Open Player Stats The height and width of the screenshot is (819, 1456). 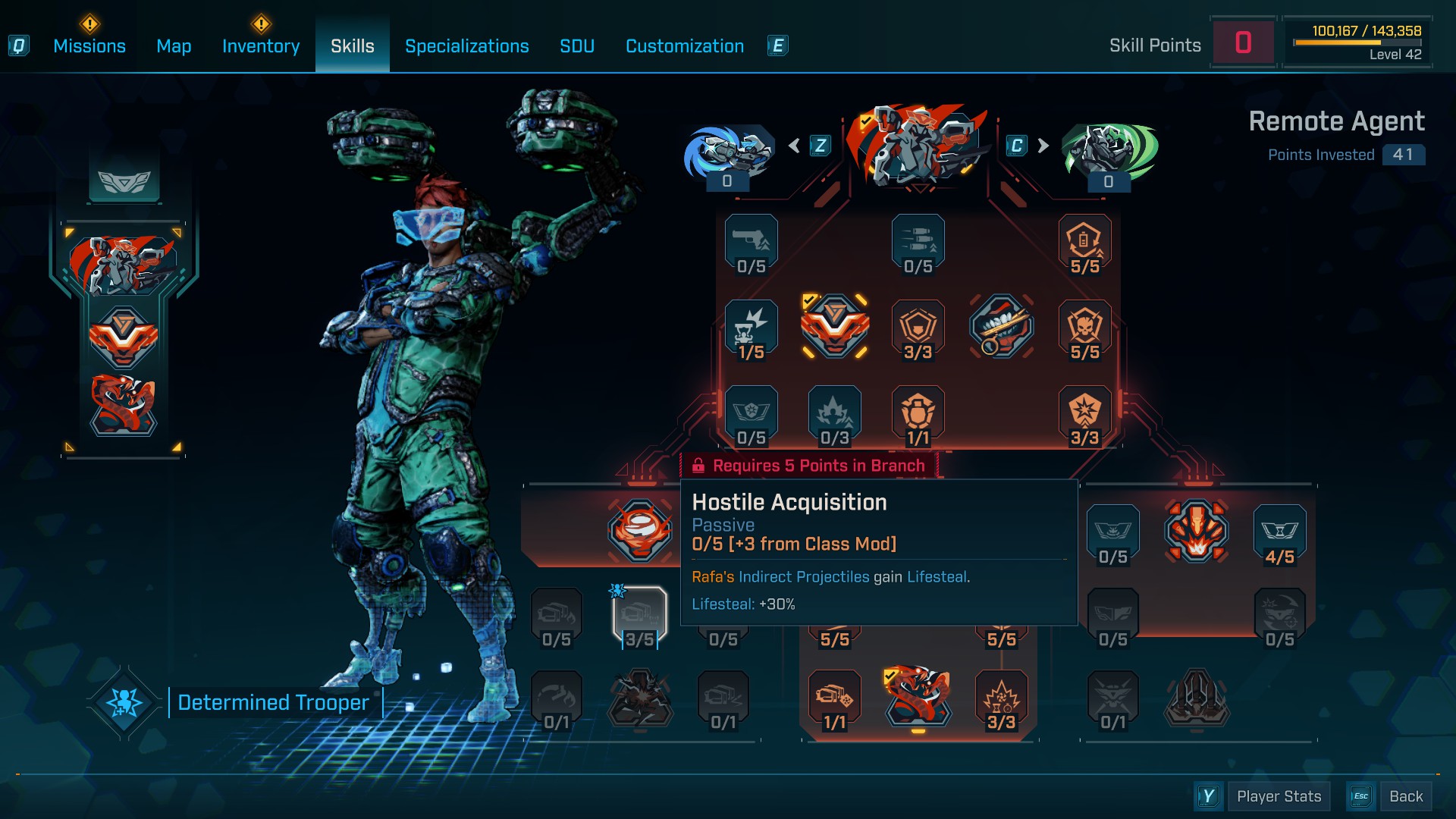pos(1279,796)
